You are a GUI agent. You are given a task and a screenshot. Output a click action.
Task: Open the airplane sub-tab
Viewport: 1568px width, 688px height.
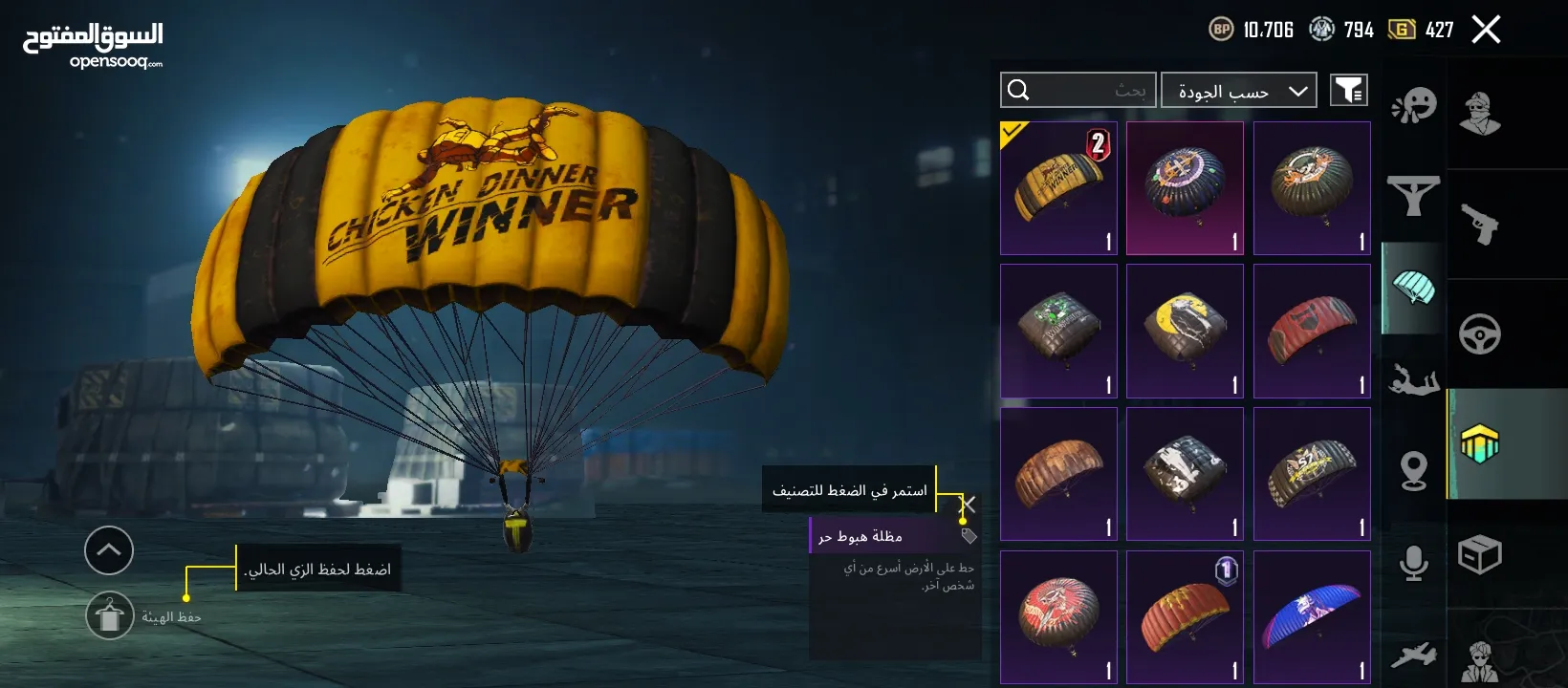(x=1413, y=655)
